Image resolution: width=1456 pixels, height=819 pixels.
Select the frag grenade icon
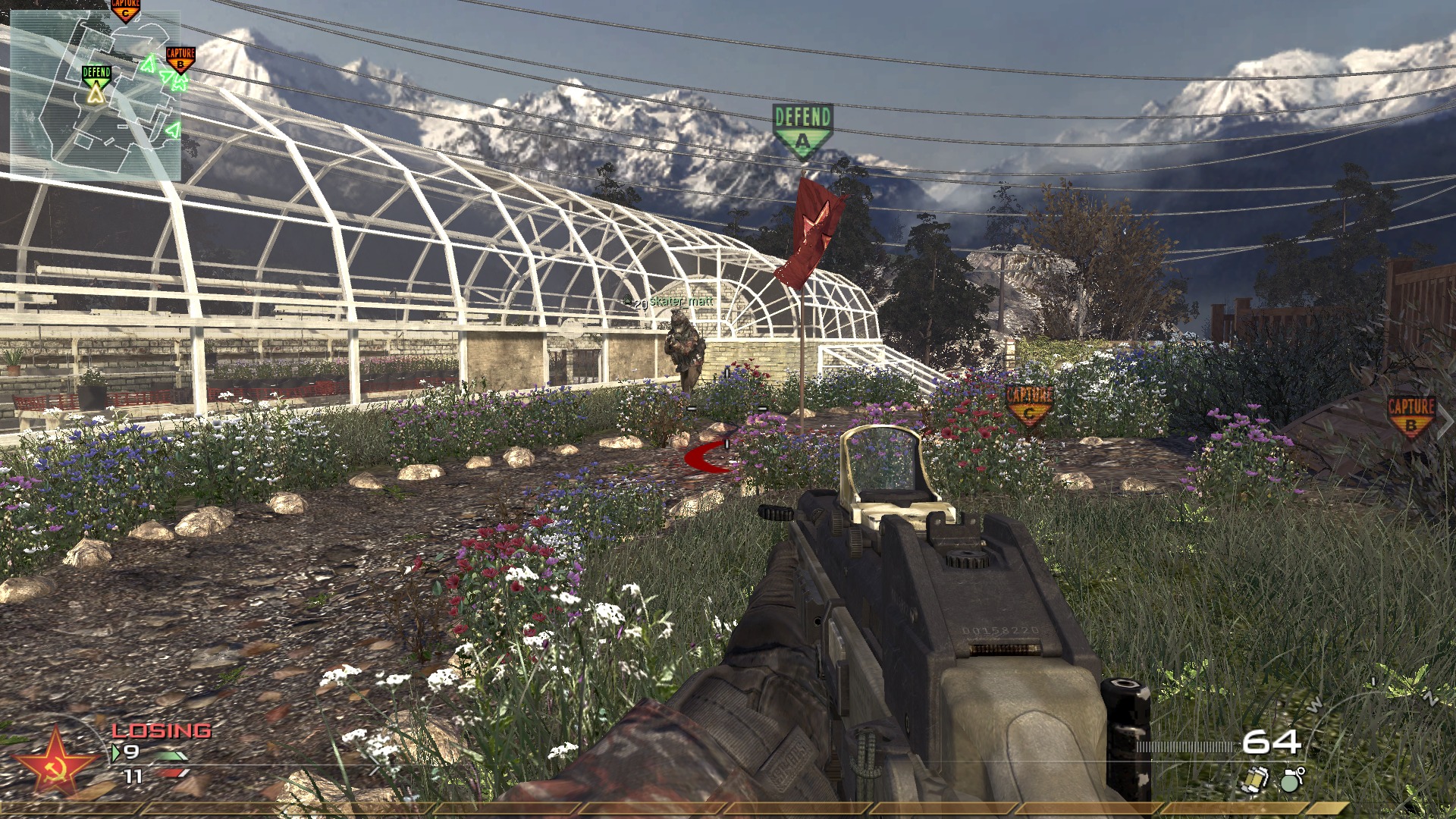pos(1290,780)
